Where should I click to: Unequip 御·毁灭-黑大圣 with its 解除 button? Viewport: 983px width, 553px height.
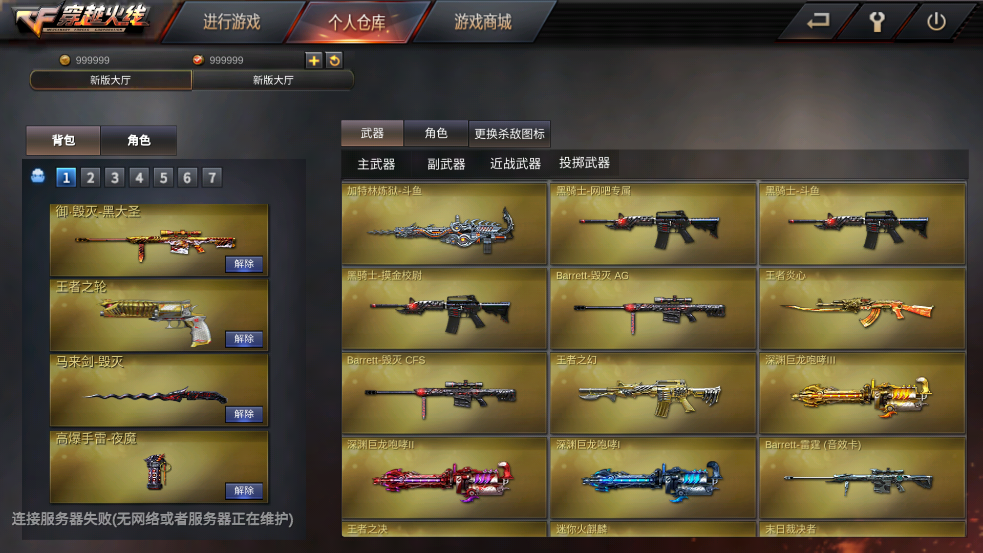pyautogui.click(x=244, y=264)
